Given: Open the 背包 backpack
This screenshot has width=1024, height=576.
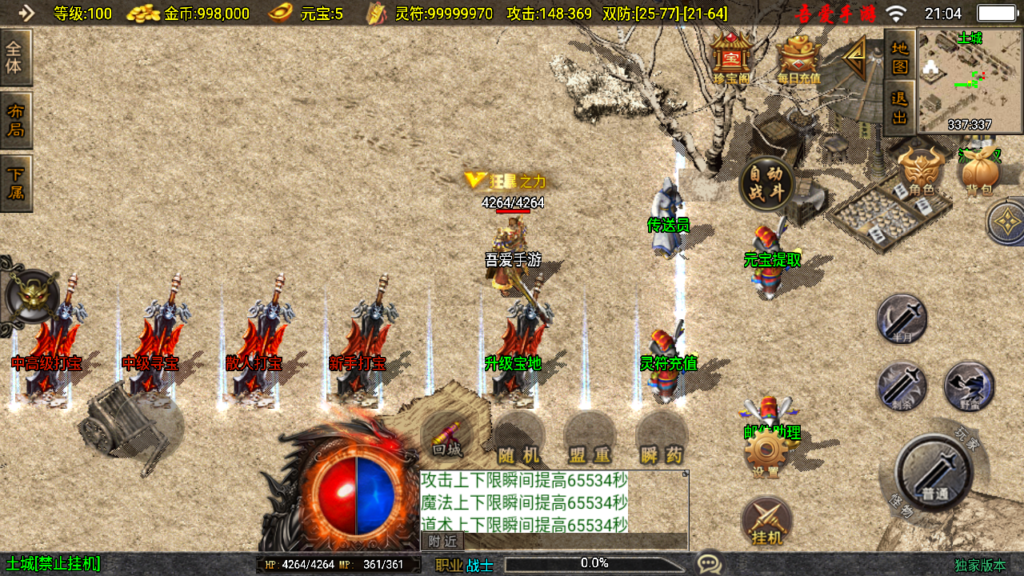Looking at the screenshot, I should point(977,172).
